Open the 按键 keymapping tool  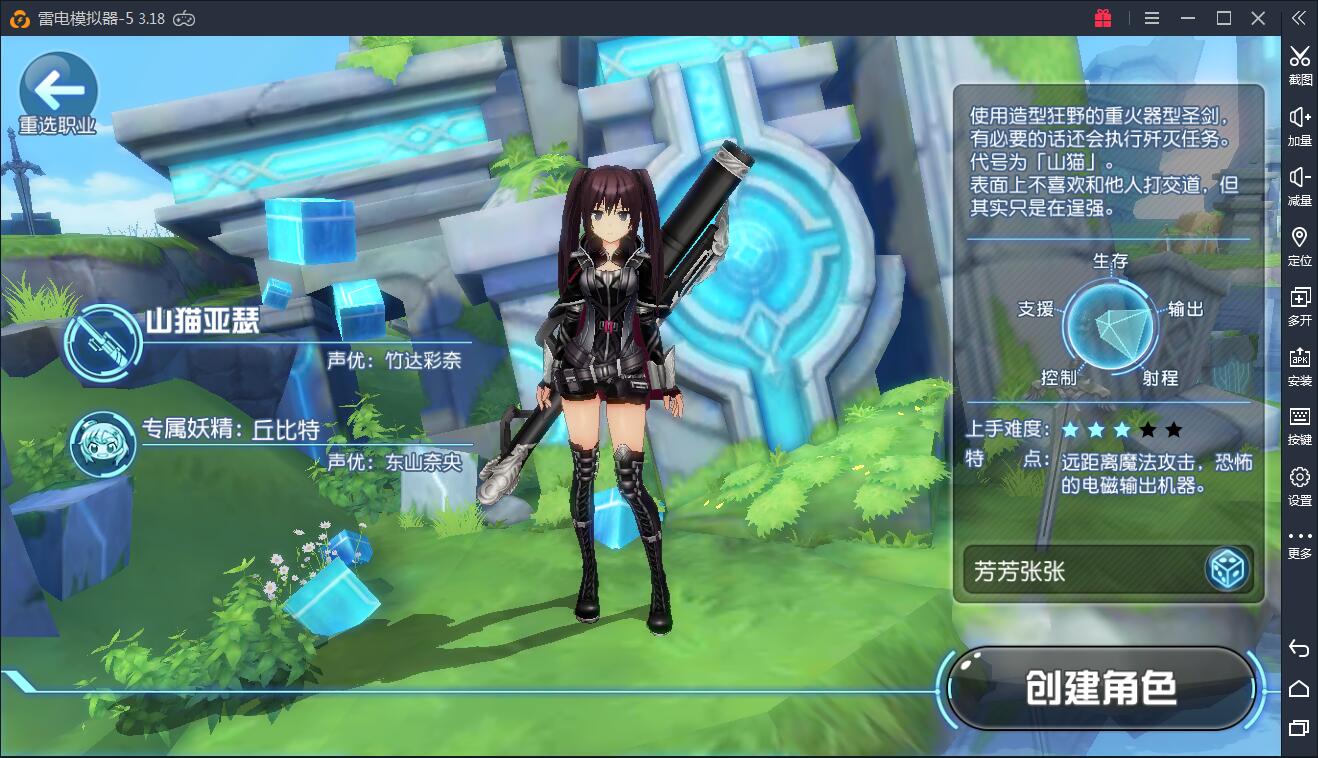(1299, 424)
